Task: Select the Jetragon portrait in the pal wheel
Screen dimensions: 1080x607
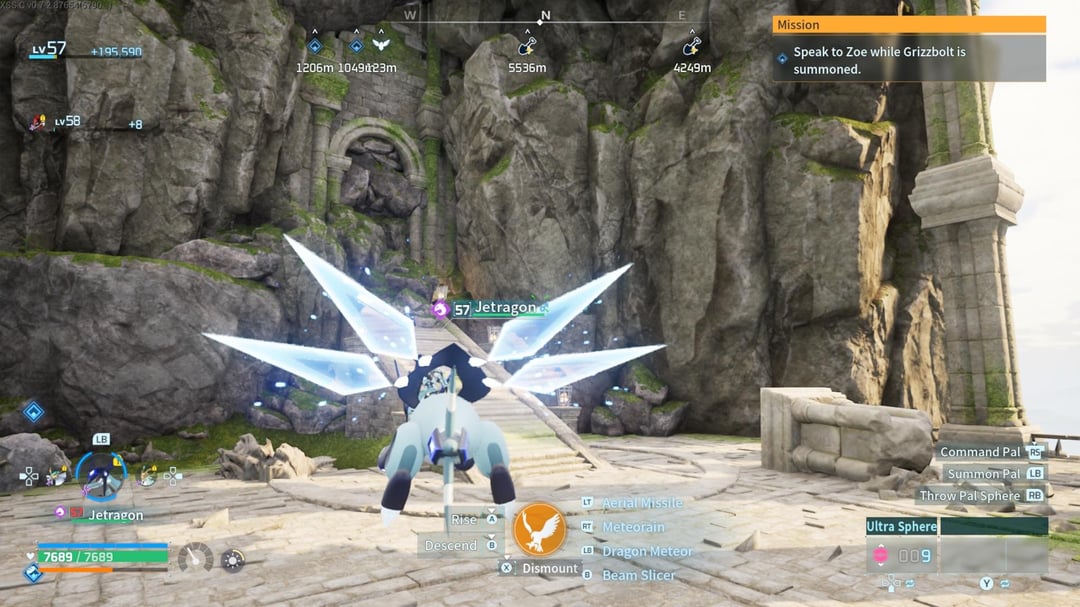Action: pyautogui.click(x=101, y=476)
